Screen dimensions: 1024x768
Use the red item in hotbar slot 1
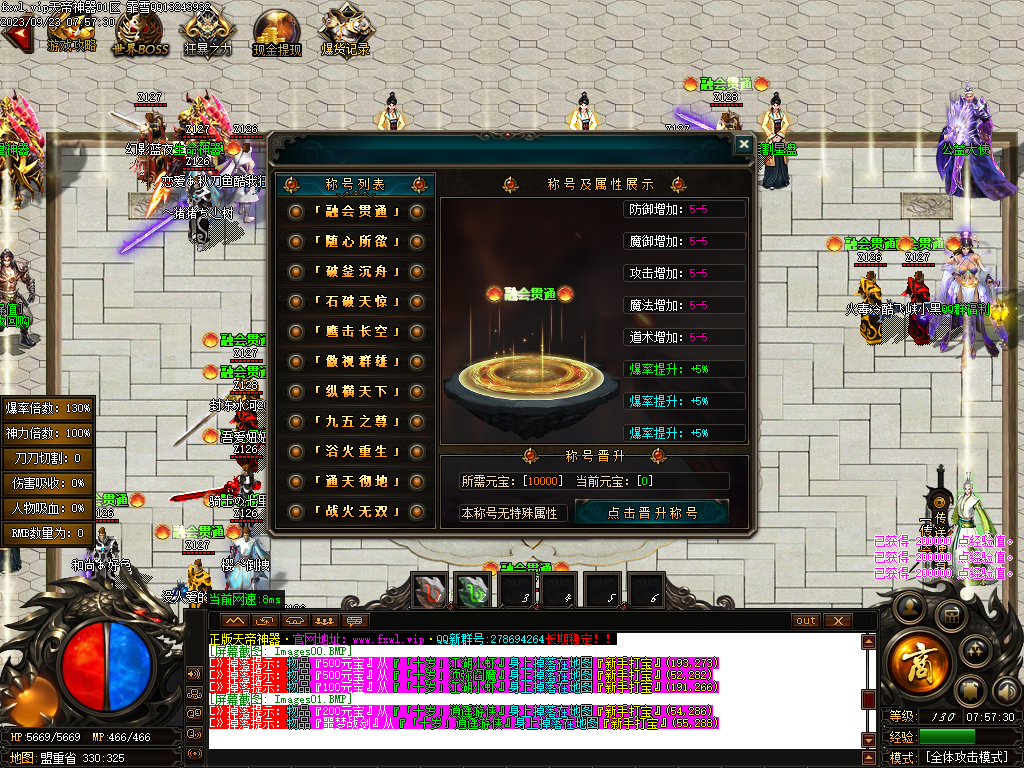pyautogui.click(x=429, y=592)
